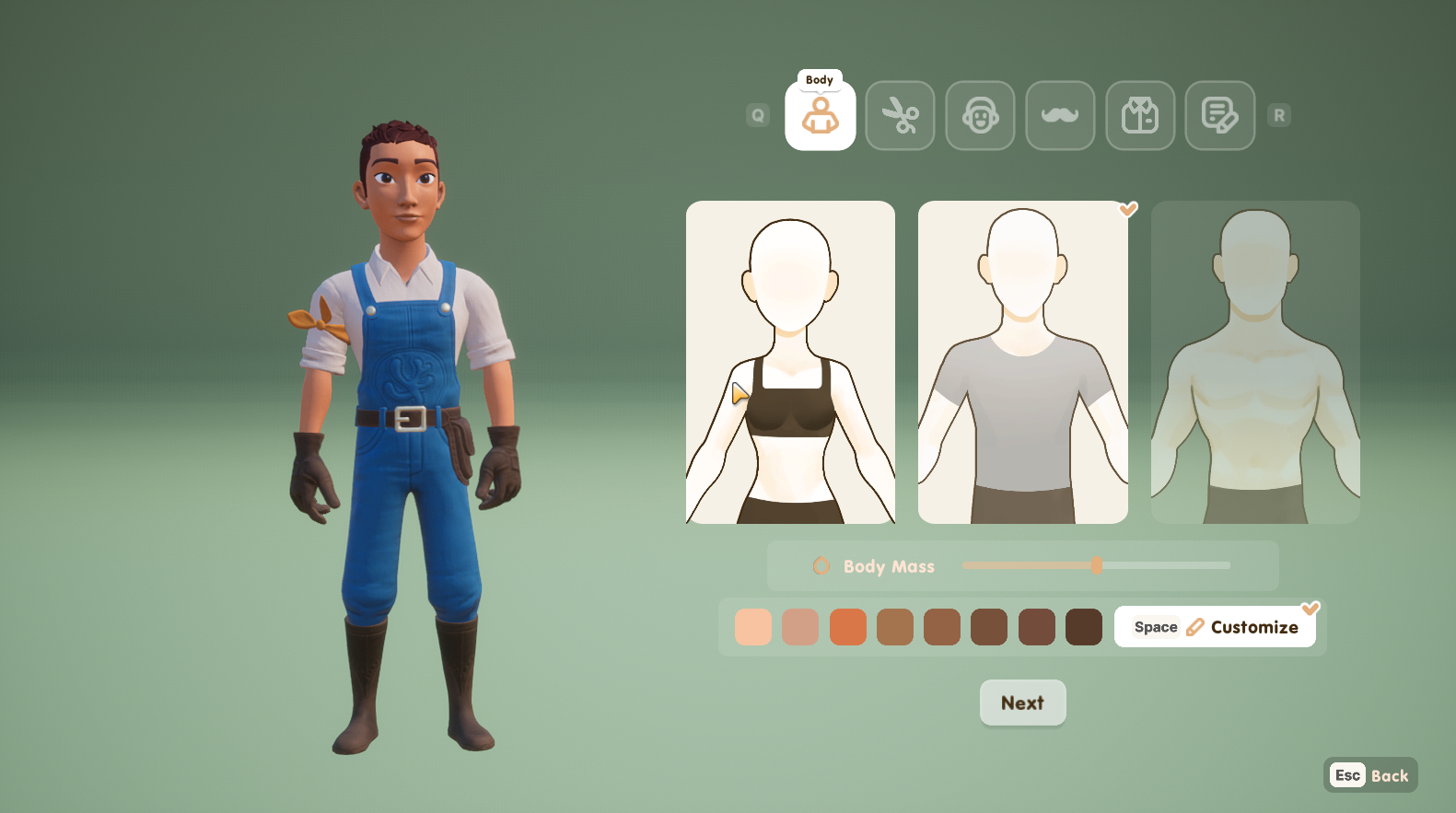This screenshot has width=1456, height=813.
Task: Choose the bright orange skin tone swatch
Action: [x=848, y=627]
